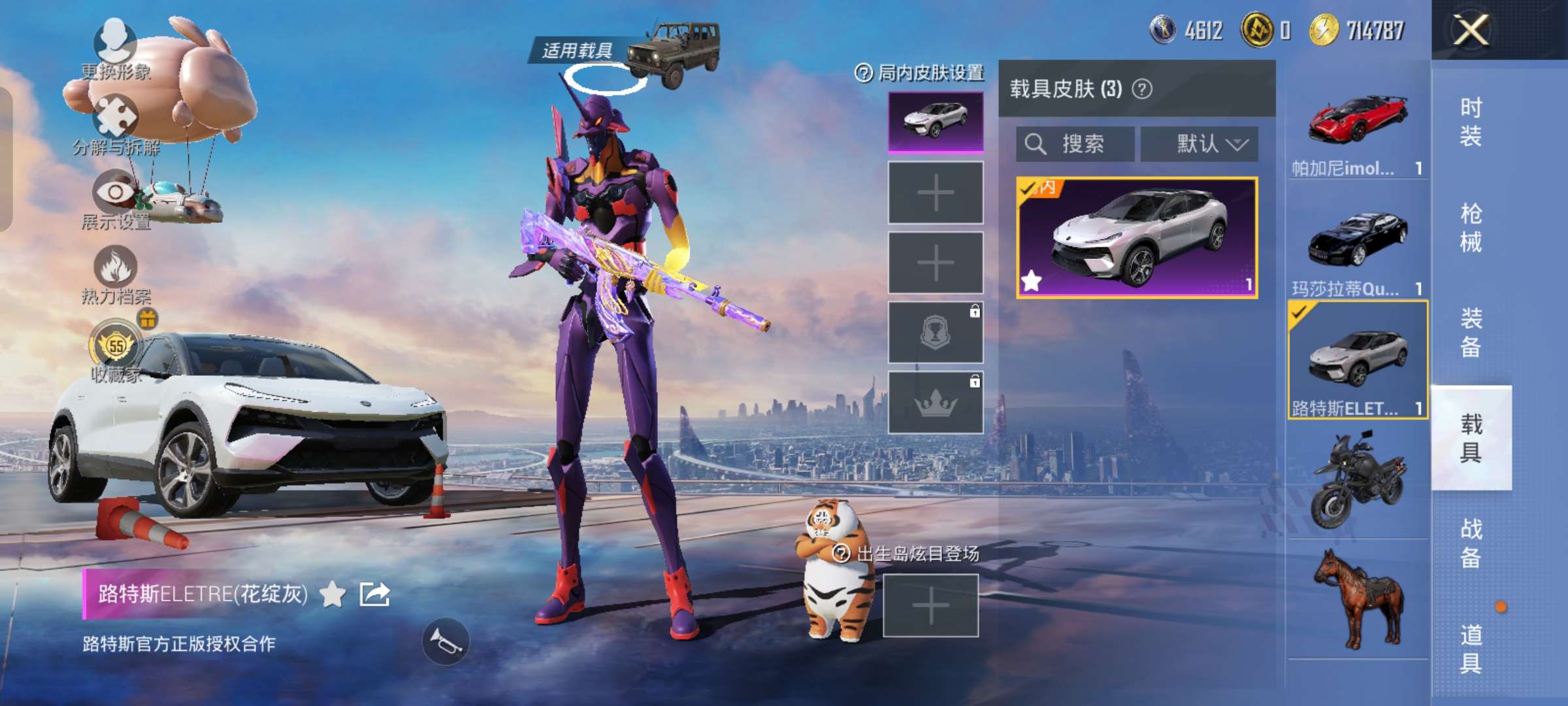Image resolution: width=1568 pixels, height=706 pixels.
Task: Open the 默认 sort dropdown
Action: 1199,144
